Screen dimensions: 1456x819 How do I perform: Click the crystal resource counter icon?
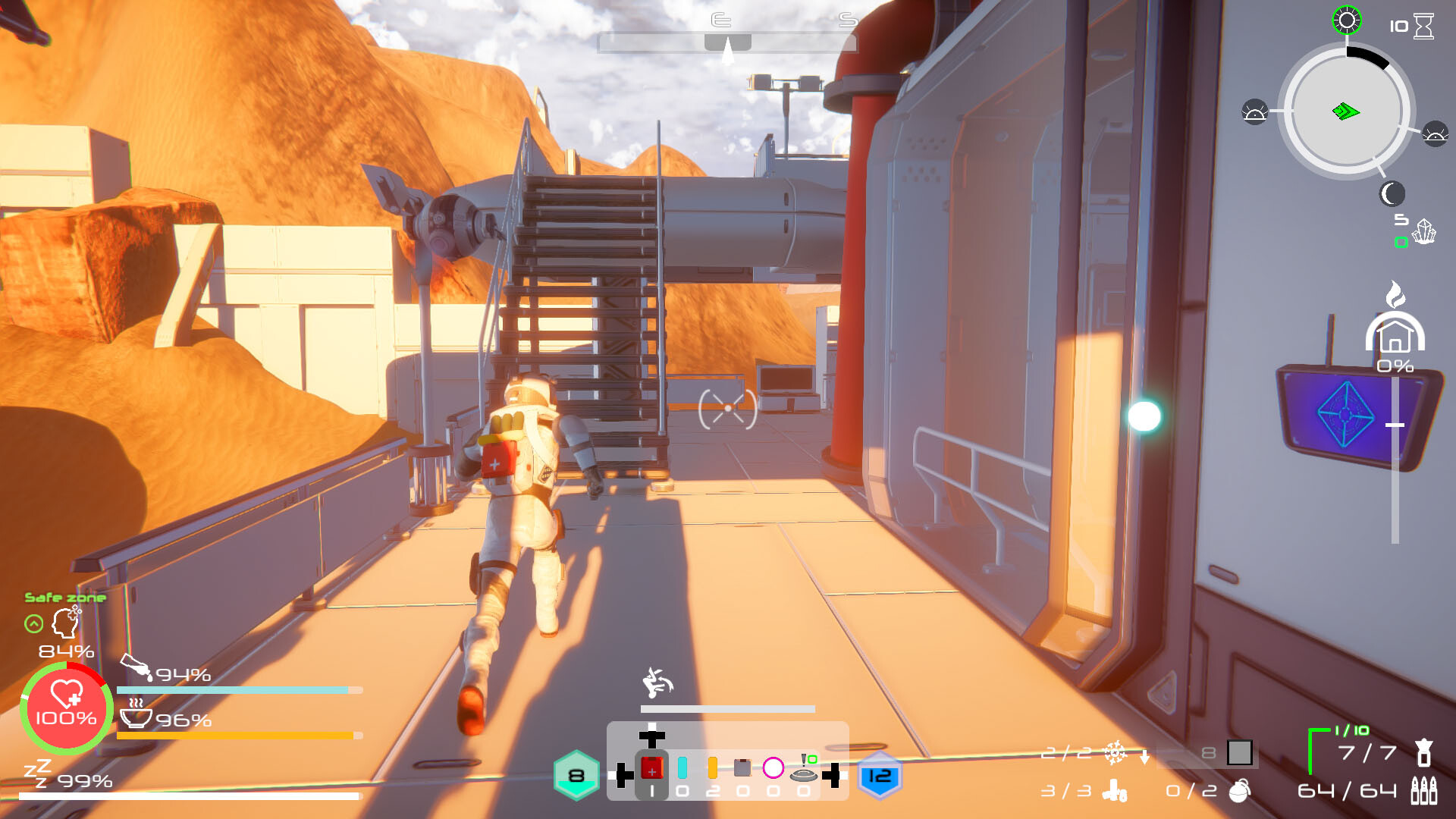point(1424,231)
